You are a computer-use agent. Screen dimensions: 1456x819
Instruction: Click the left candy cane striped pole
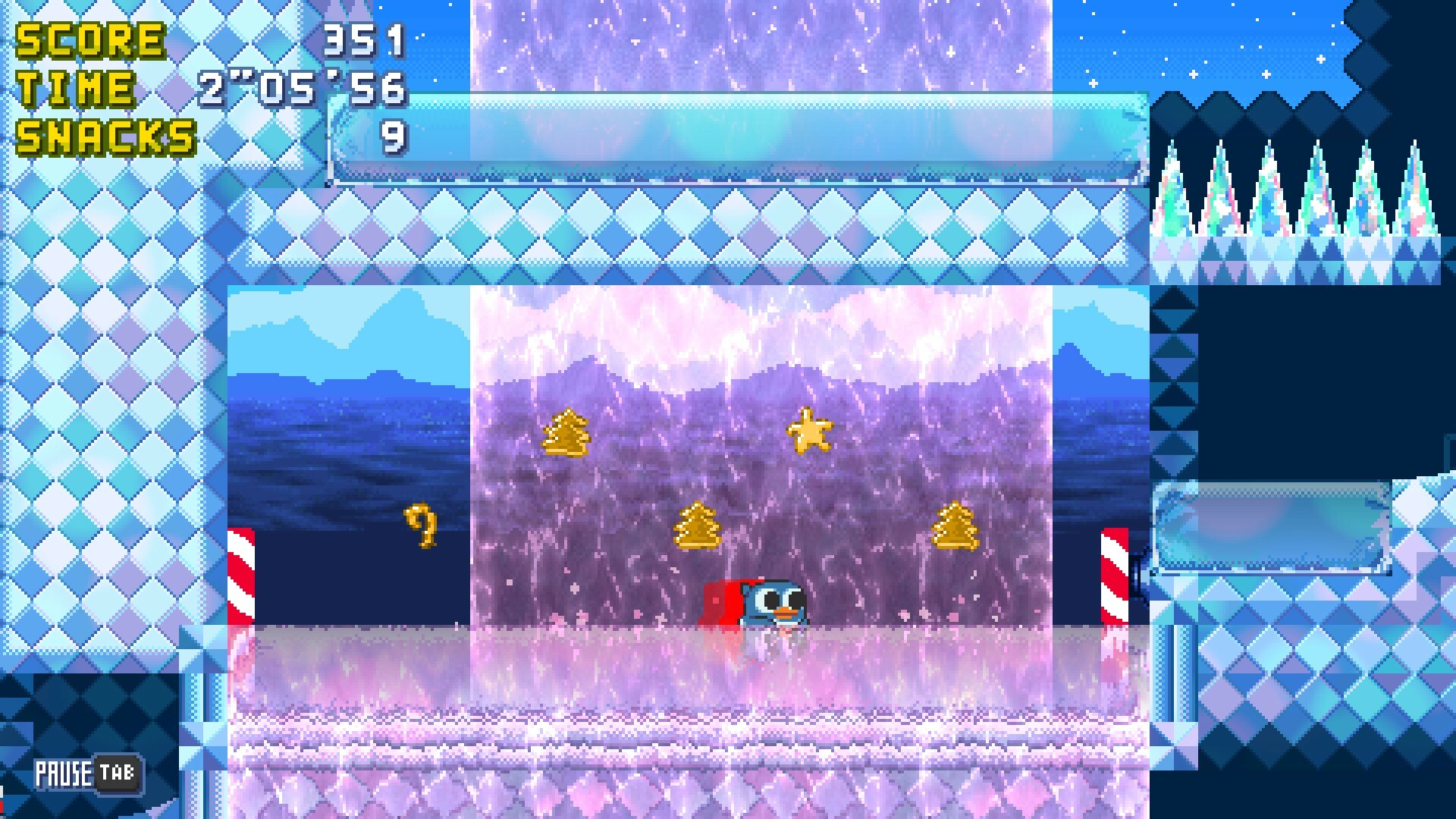coord(241,576)
